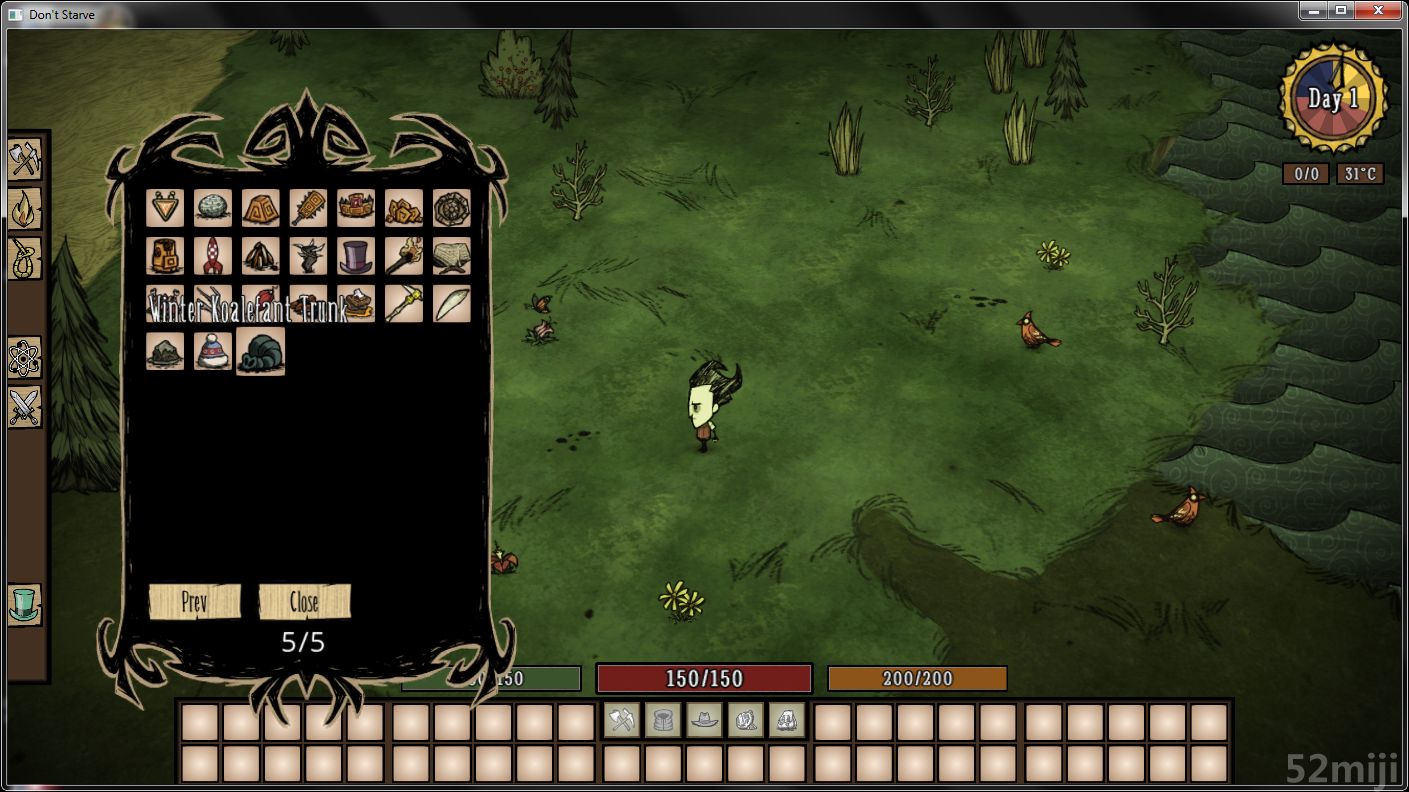Show the crossed swords Fight tab

[x=25, y=407]
